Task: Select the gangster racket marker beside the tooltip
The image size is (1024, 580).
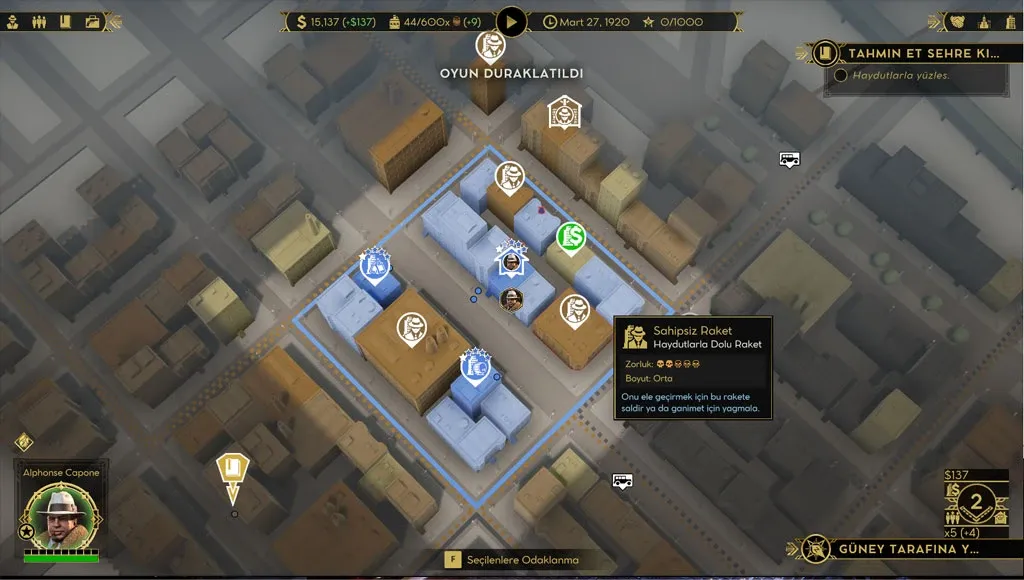Action: pyautogui.click(x=574, y=310)
